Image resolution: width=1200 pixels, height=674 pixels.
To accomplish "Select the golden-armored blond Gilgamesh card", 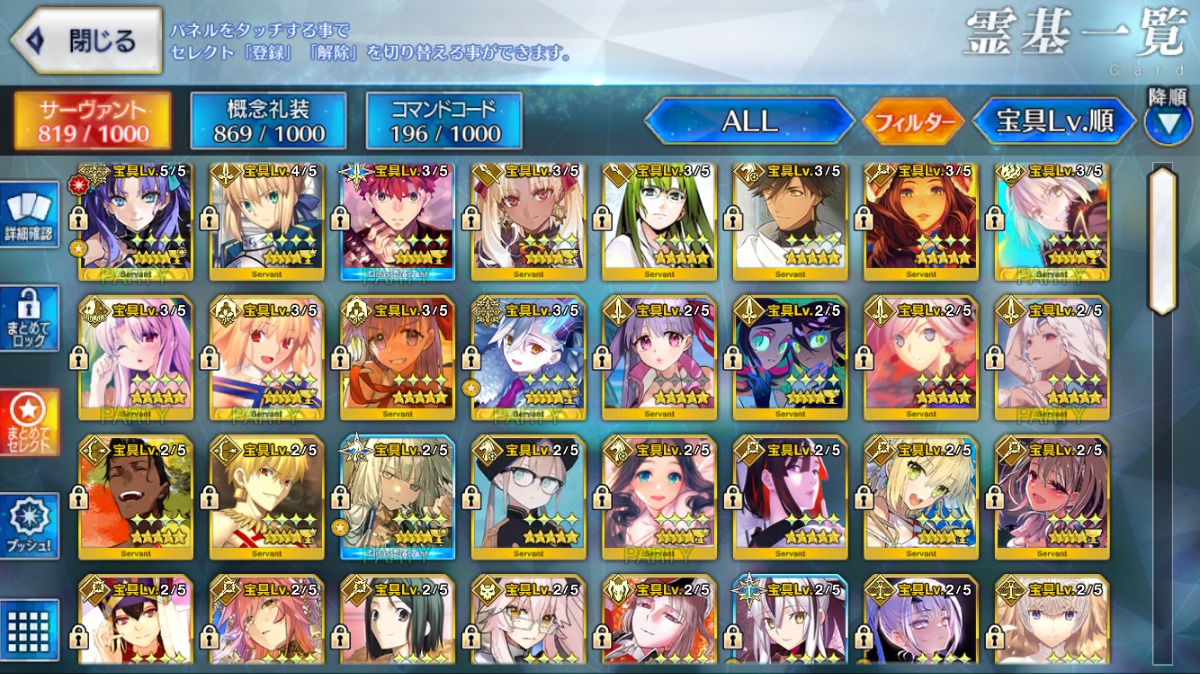I will tap(267, 497).
